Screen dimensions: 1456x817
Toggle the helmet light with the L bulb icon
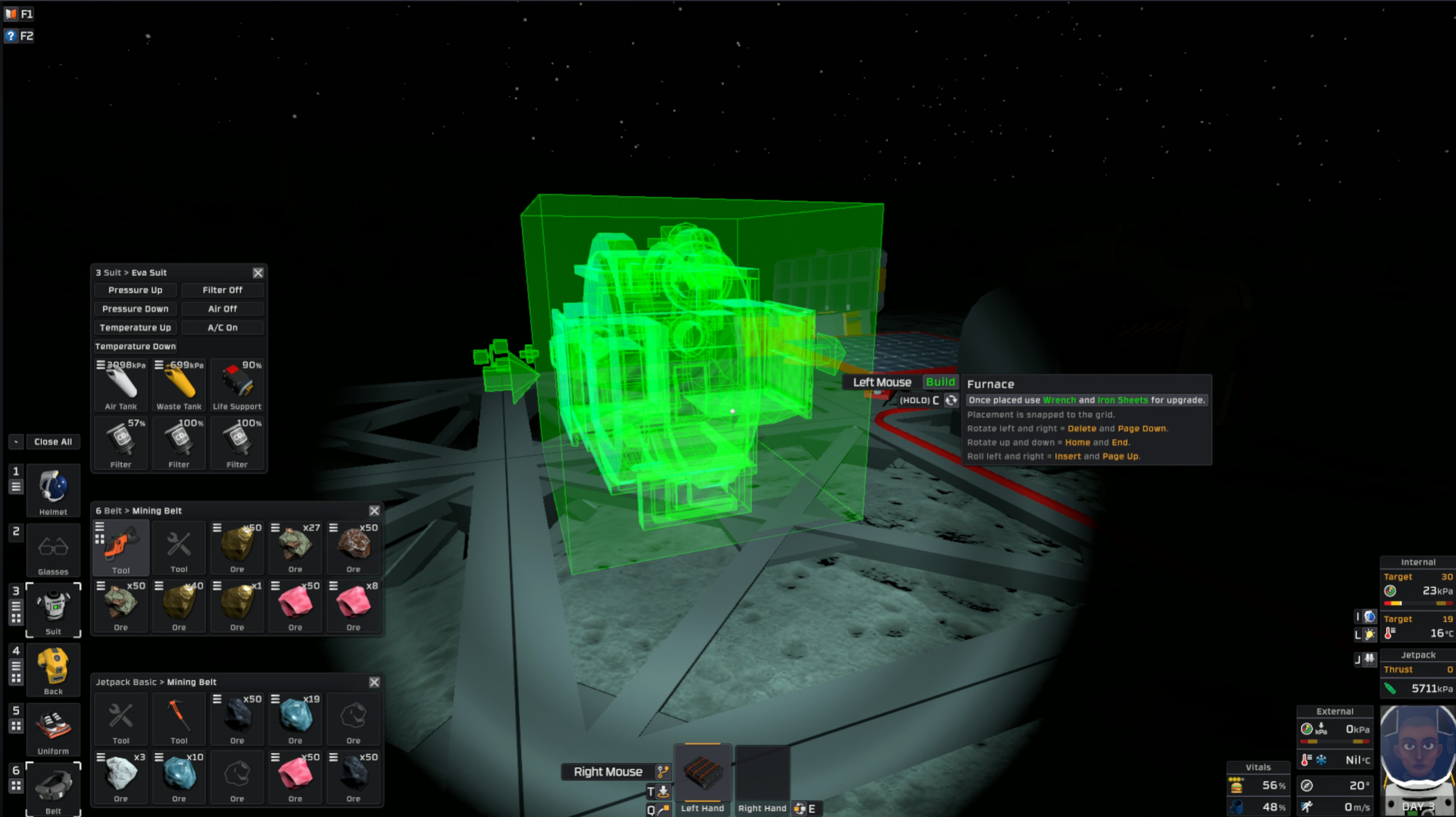(x=1369, y=635)
